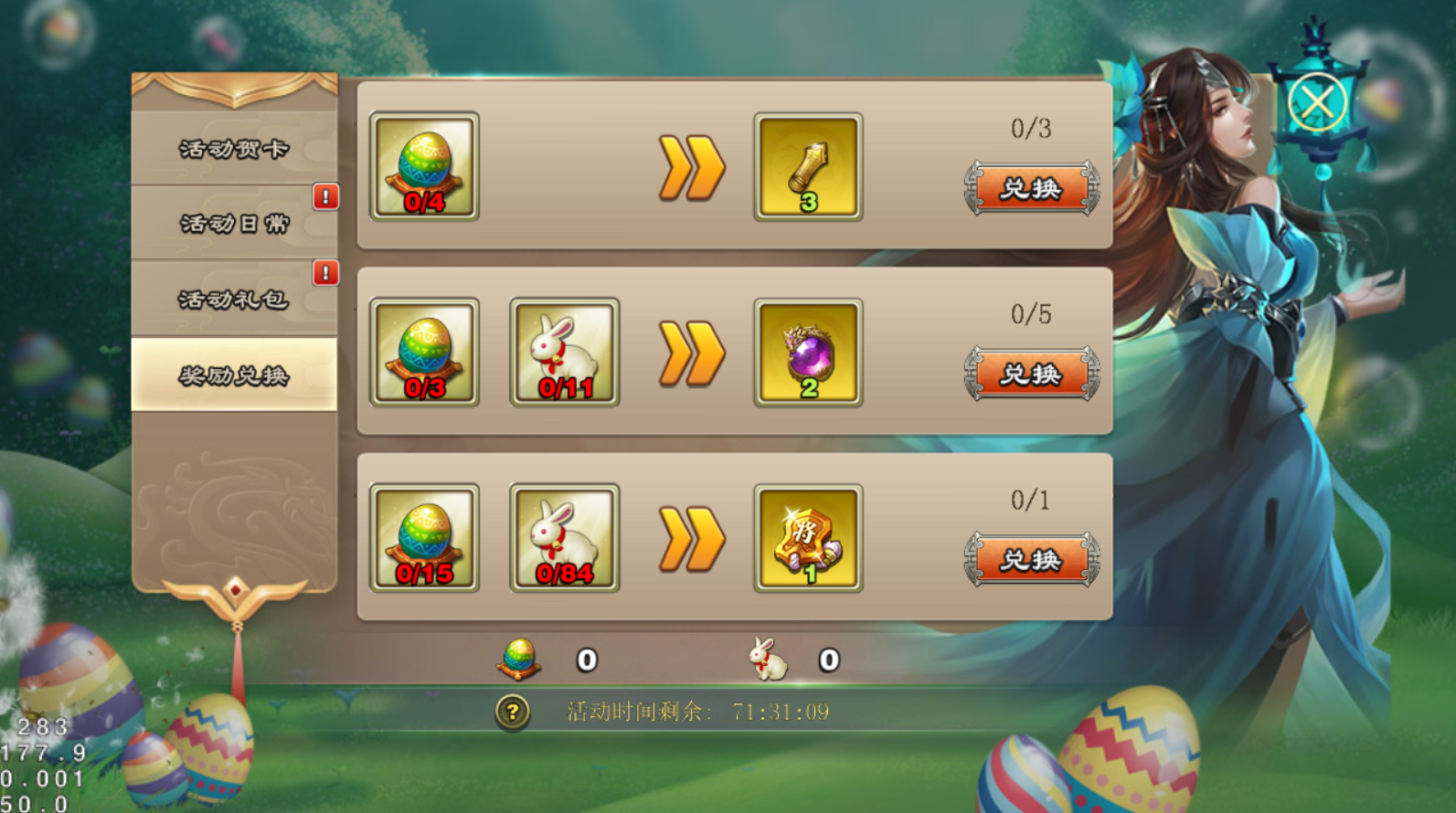
Task: Tap the egg cost slot showing 0/3
Action: (x=424, y=353)
